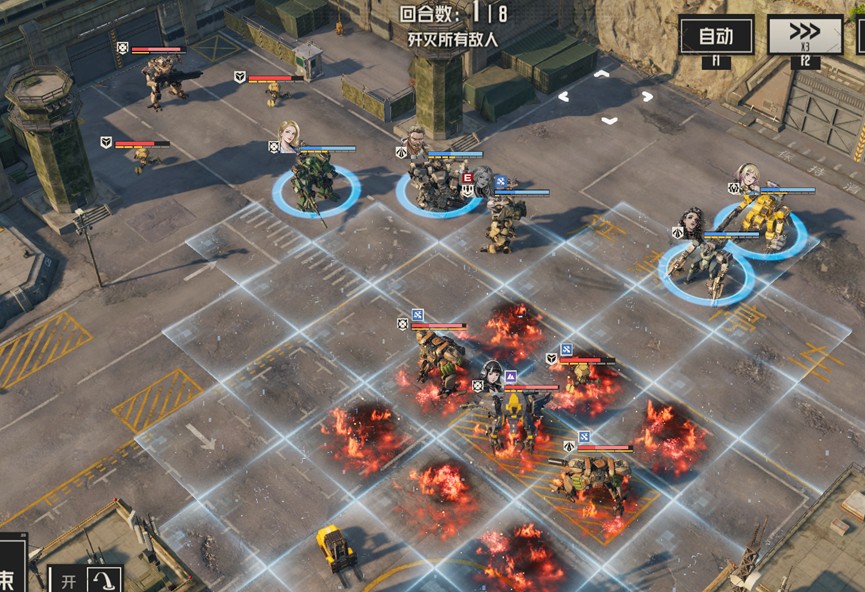
Task: Change battle speed with the X3 arrows button
Action: (804, 37)
